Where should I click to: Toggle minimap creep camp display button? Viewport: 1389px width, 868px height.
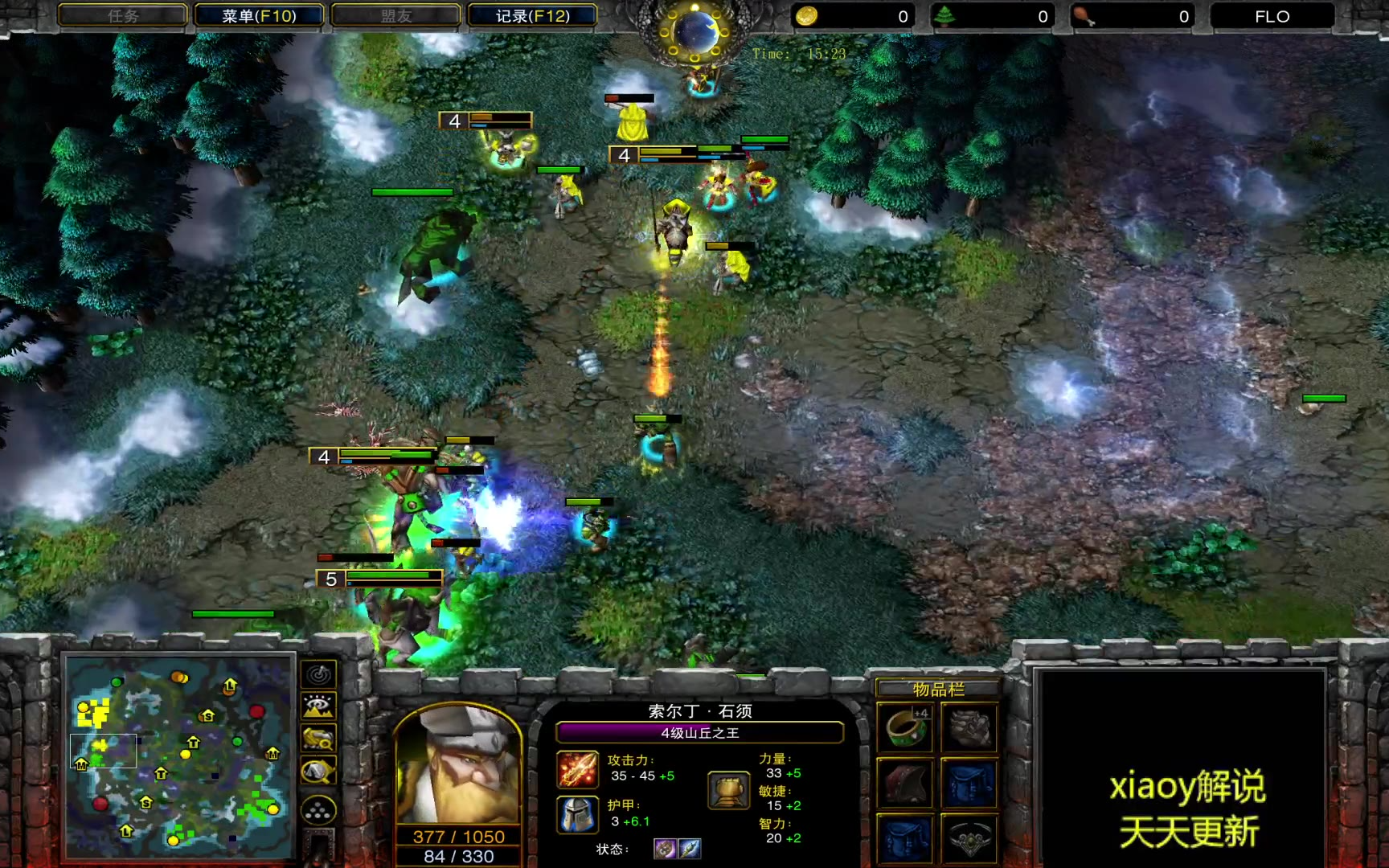(x=318, y=772)
